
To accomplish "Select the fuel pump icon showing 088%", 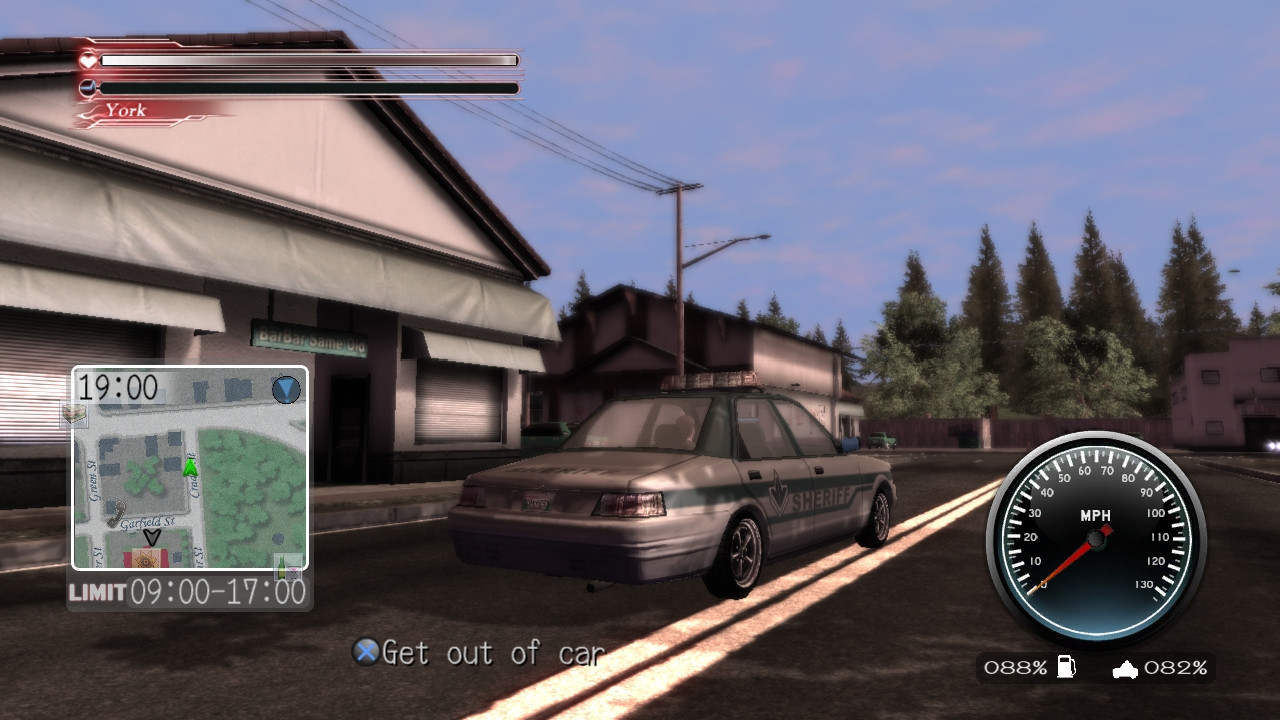I will point(1066,666).
